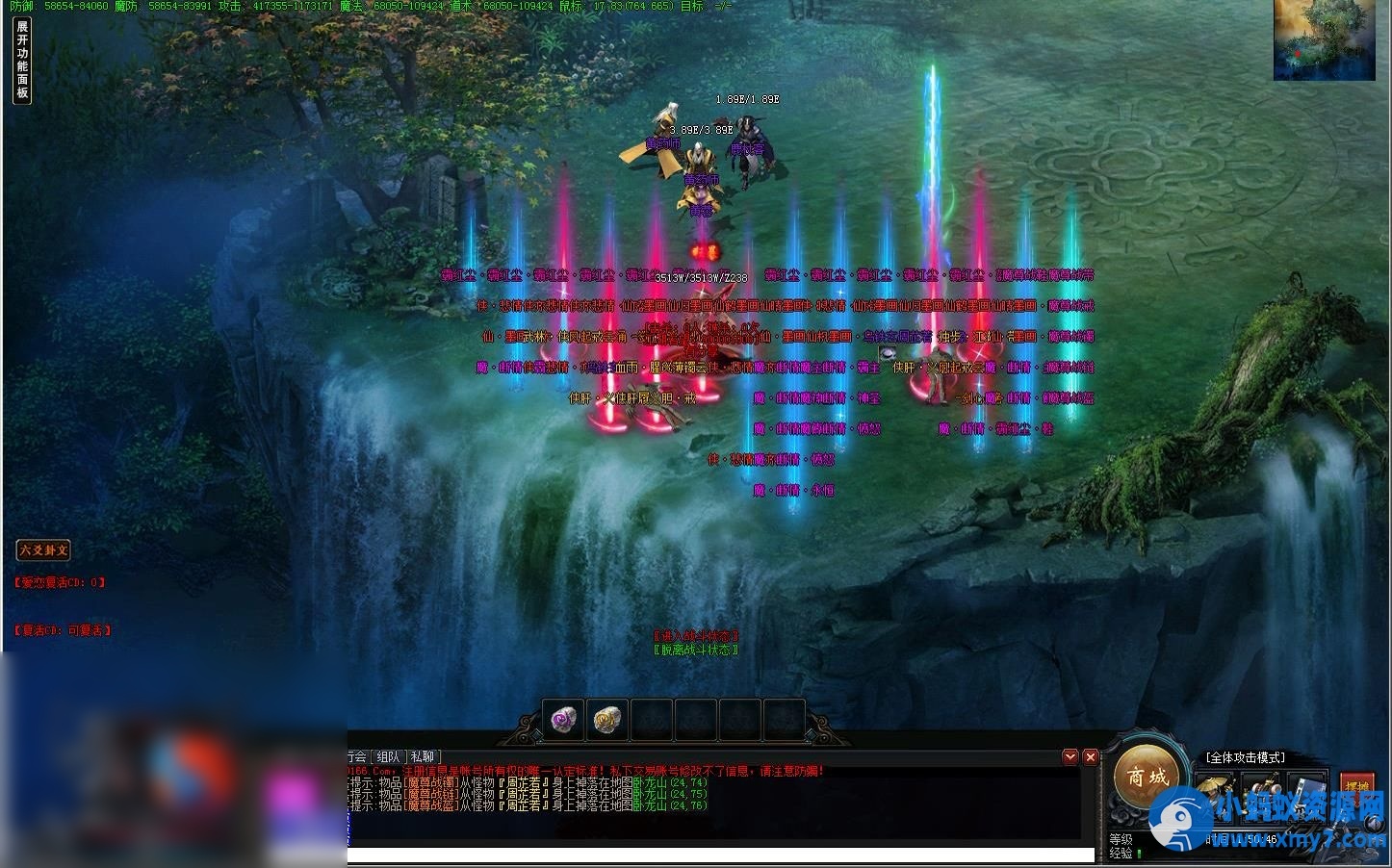This screenshot has height=868, width=1392.
Task: Close the chat window with the X
Action: [x=1091, y=757]
